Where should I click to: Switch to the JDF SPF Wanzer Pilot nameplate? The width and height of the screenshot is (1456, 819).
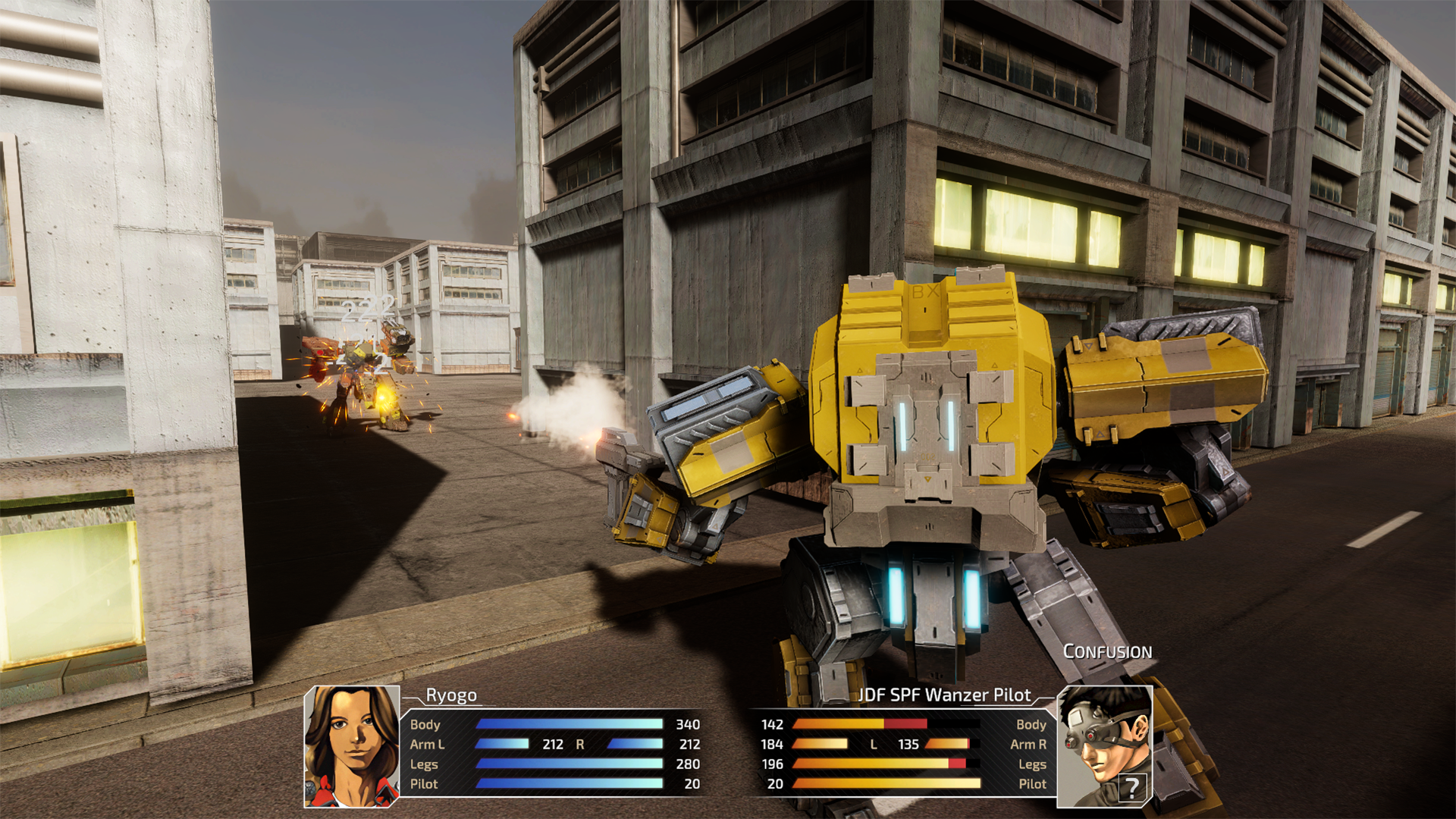click(x=945, y=693)
